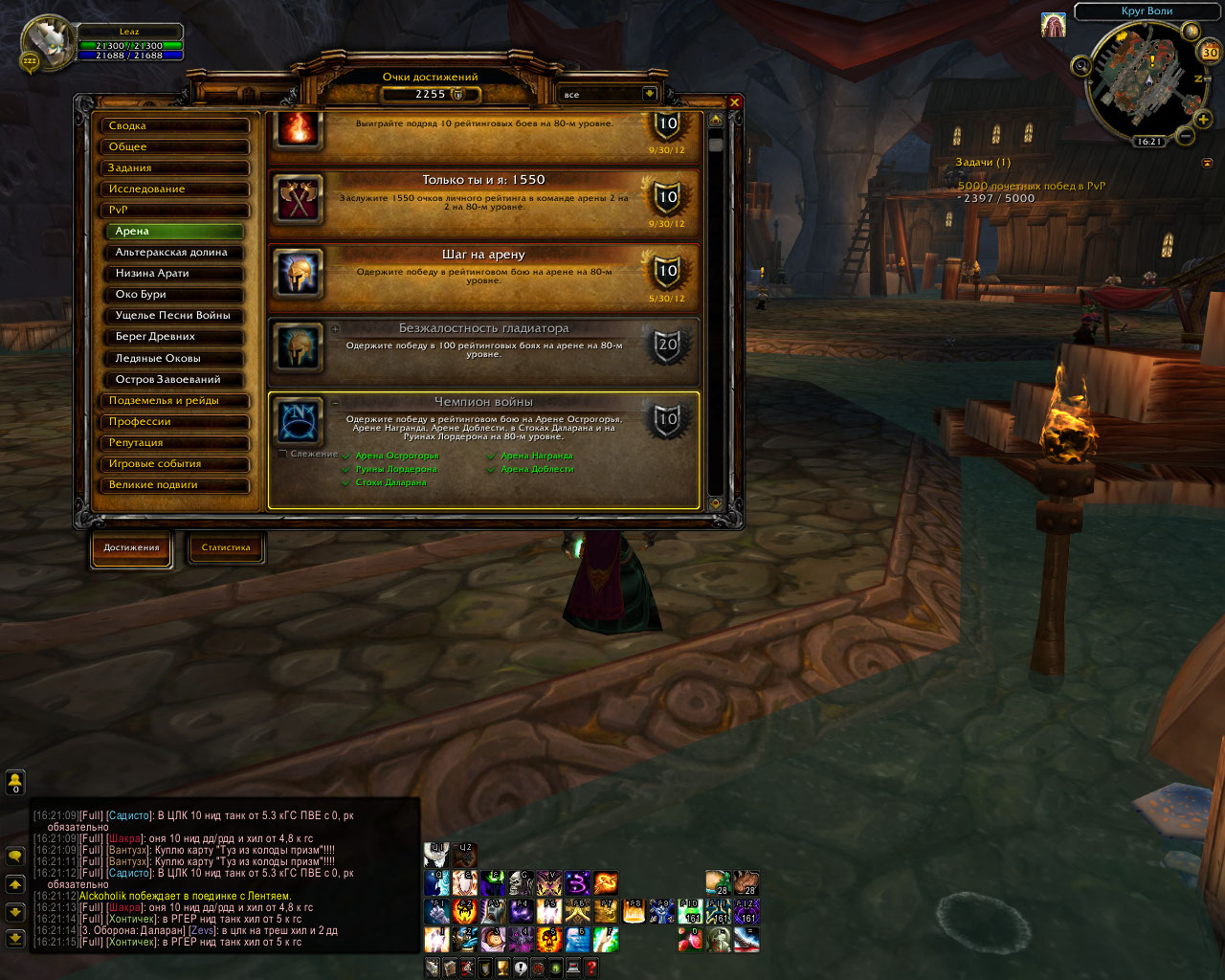The height and width of the screenshot is (980, 1225).
Task: Expand the Безжалостность гладиатора achievement
Action: tap(336, 328)
